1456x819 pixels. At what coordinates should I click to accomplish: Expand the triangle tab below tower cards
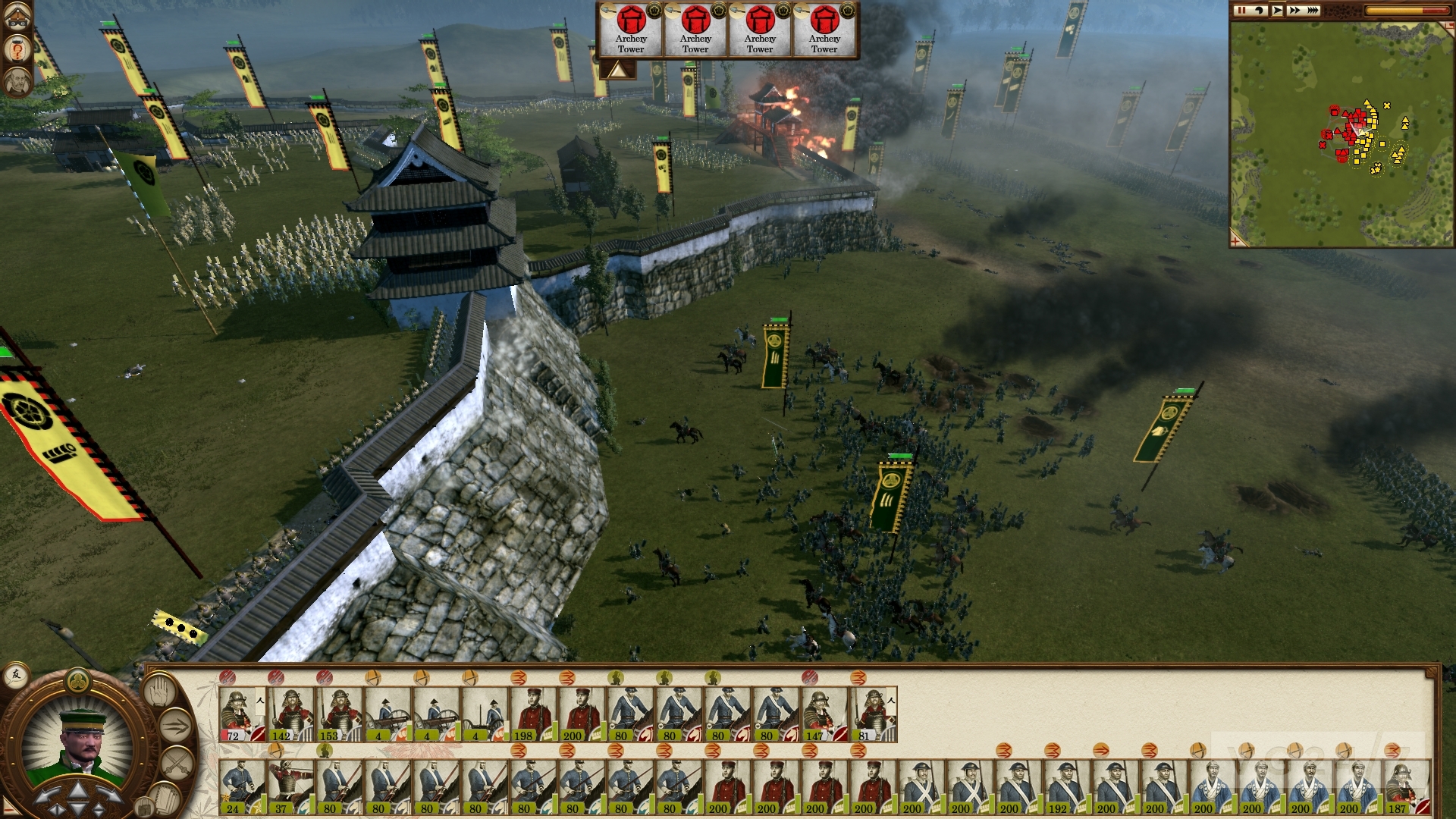coord(617,70)
